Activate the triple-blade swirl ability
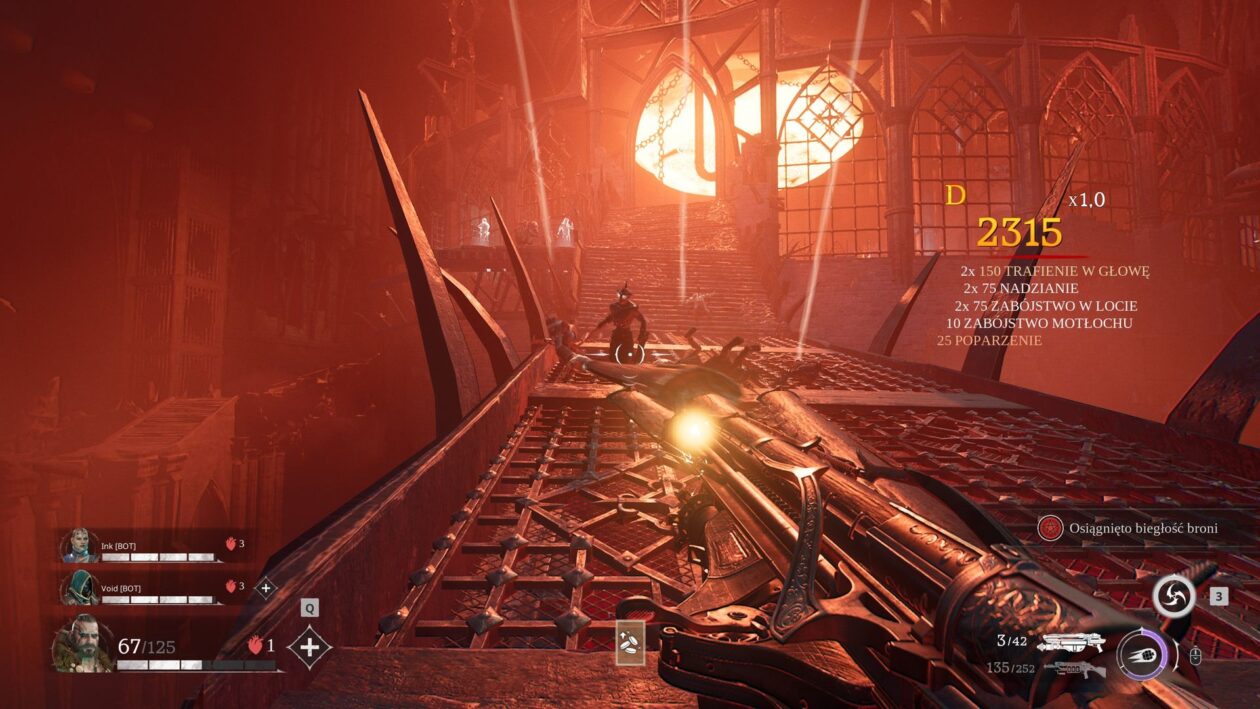 (x=1174, y=596)
